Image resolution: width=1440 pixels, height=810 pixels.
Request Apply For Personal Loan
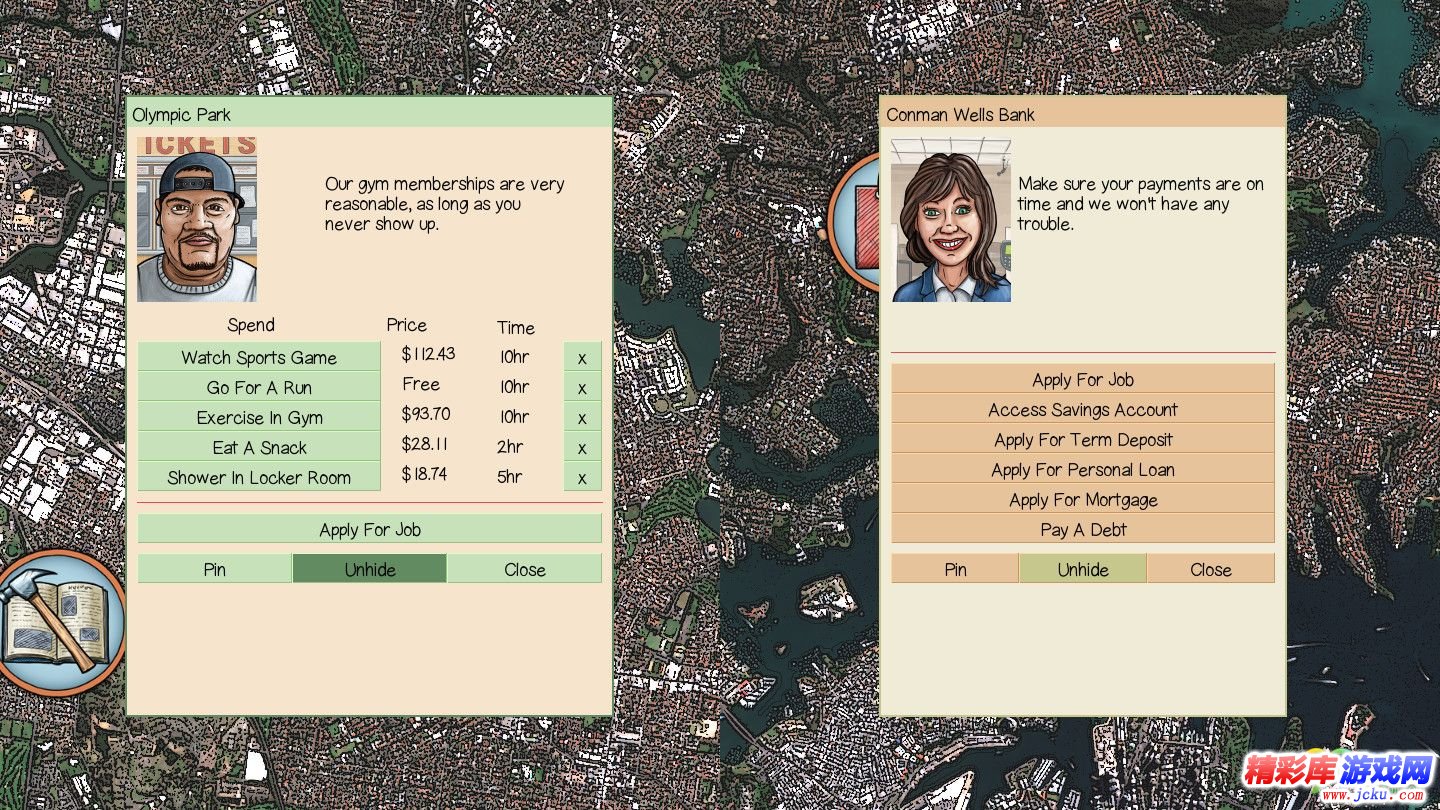point(1083,469)
